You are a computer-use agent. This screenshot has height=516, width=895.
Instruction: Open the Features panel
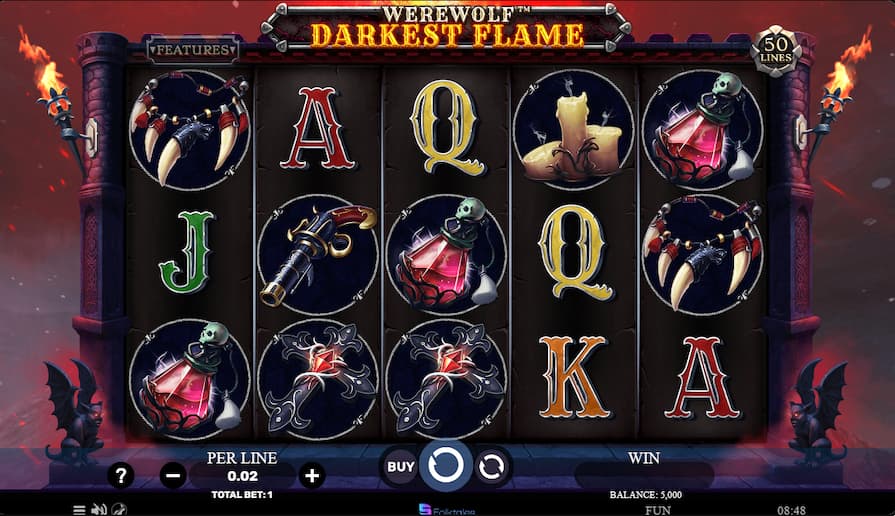click(x=192, y=48)
